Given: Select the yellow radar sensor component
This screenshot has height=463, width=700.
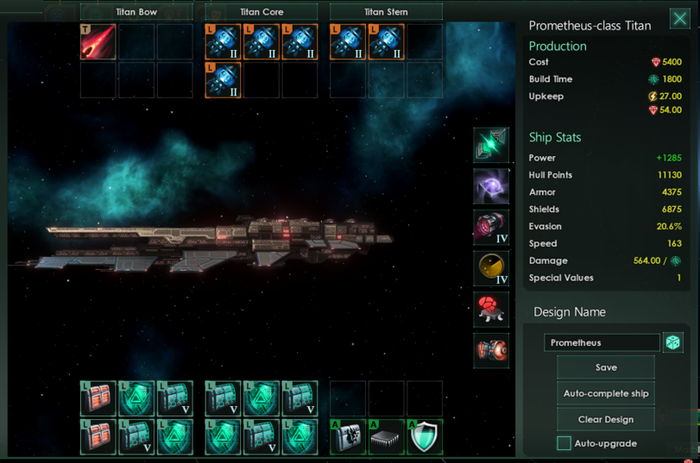Looking at the screenshot, I should pyautogui.click(x=491, y=268).
